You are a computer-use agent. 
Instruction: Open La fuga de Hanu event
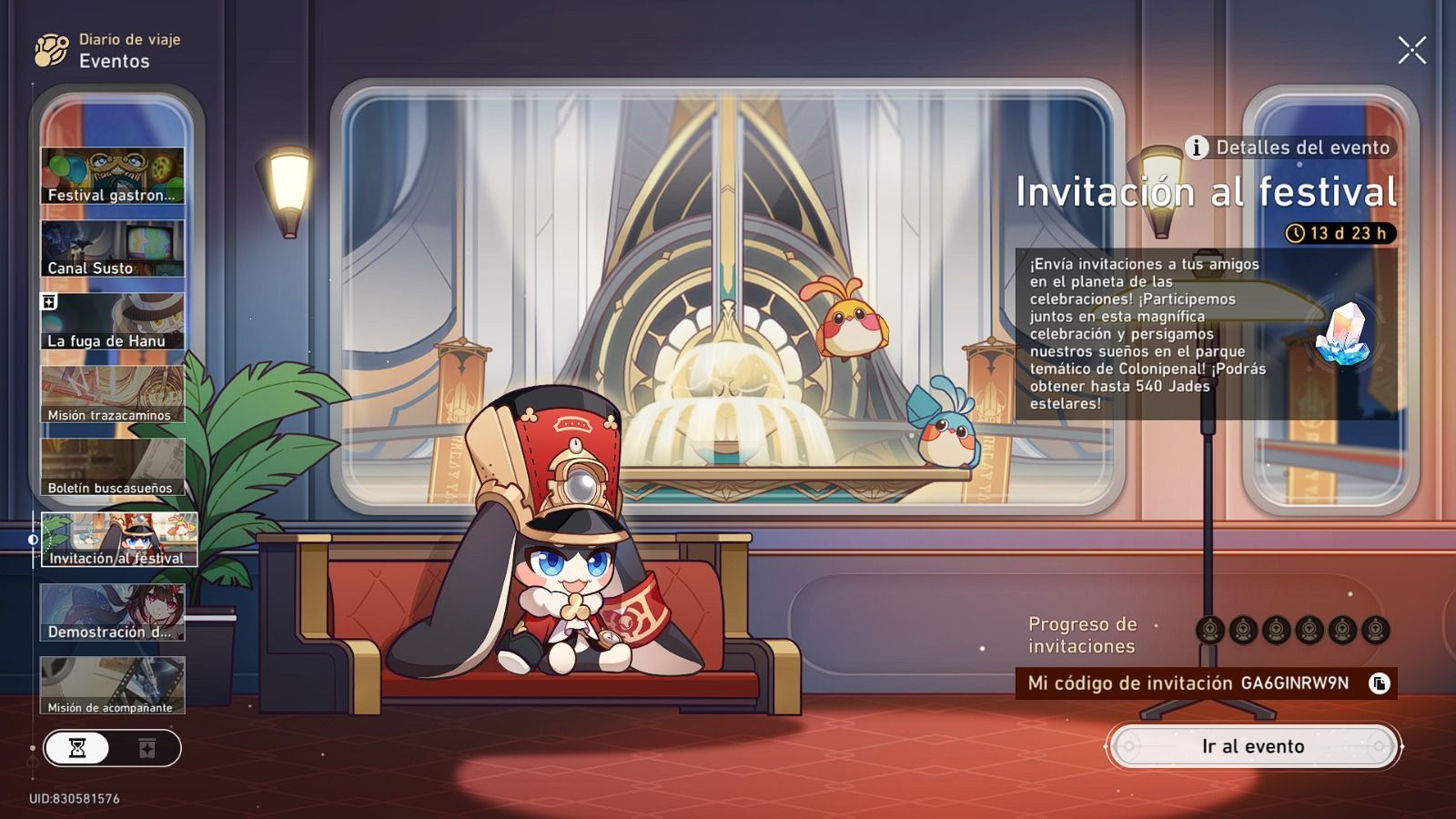(115, 318)
